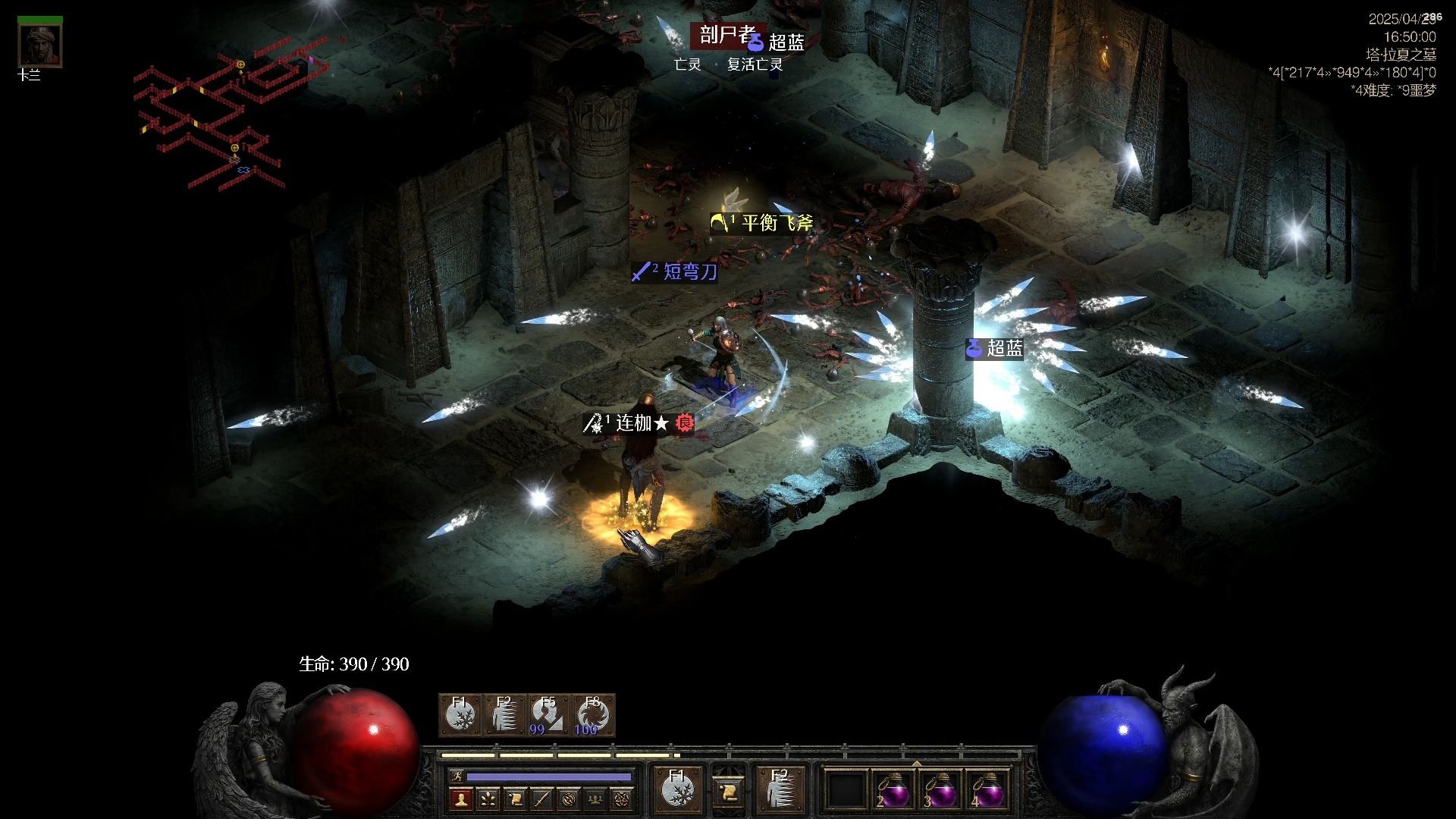Open the character sheet via red bust button
The height and width of the screenshot is (819, 1456).
[460, 799]
